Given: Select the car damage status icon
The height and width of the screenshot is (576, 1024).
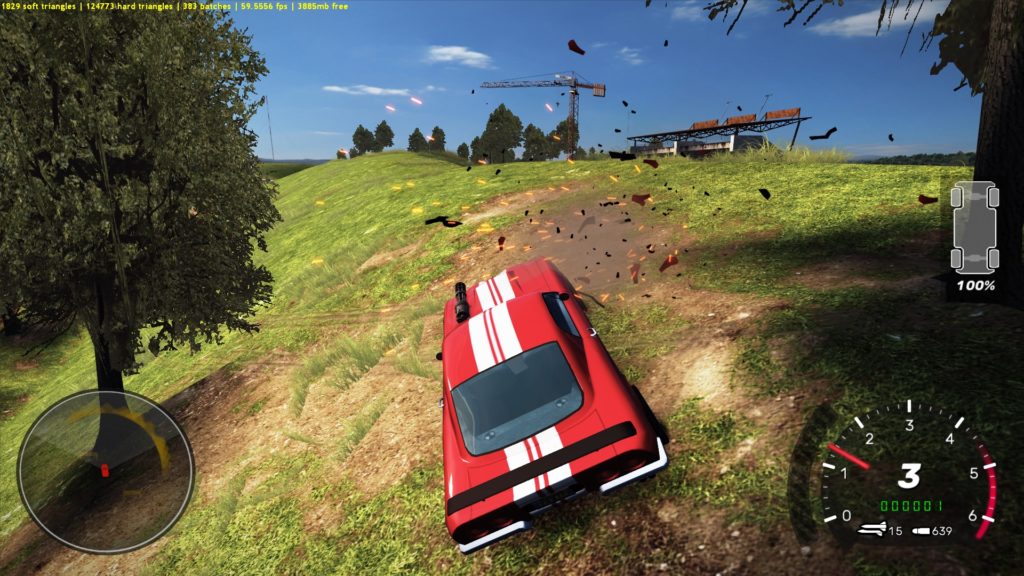Looking at the screenshot, I should 975,227.
